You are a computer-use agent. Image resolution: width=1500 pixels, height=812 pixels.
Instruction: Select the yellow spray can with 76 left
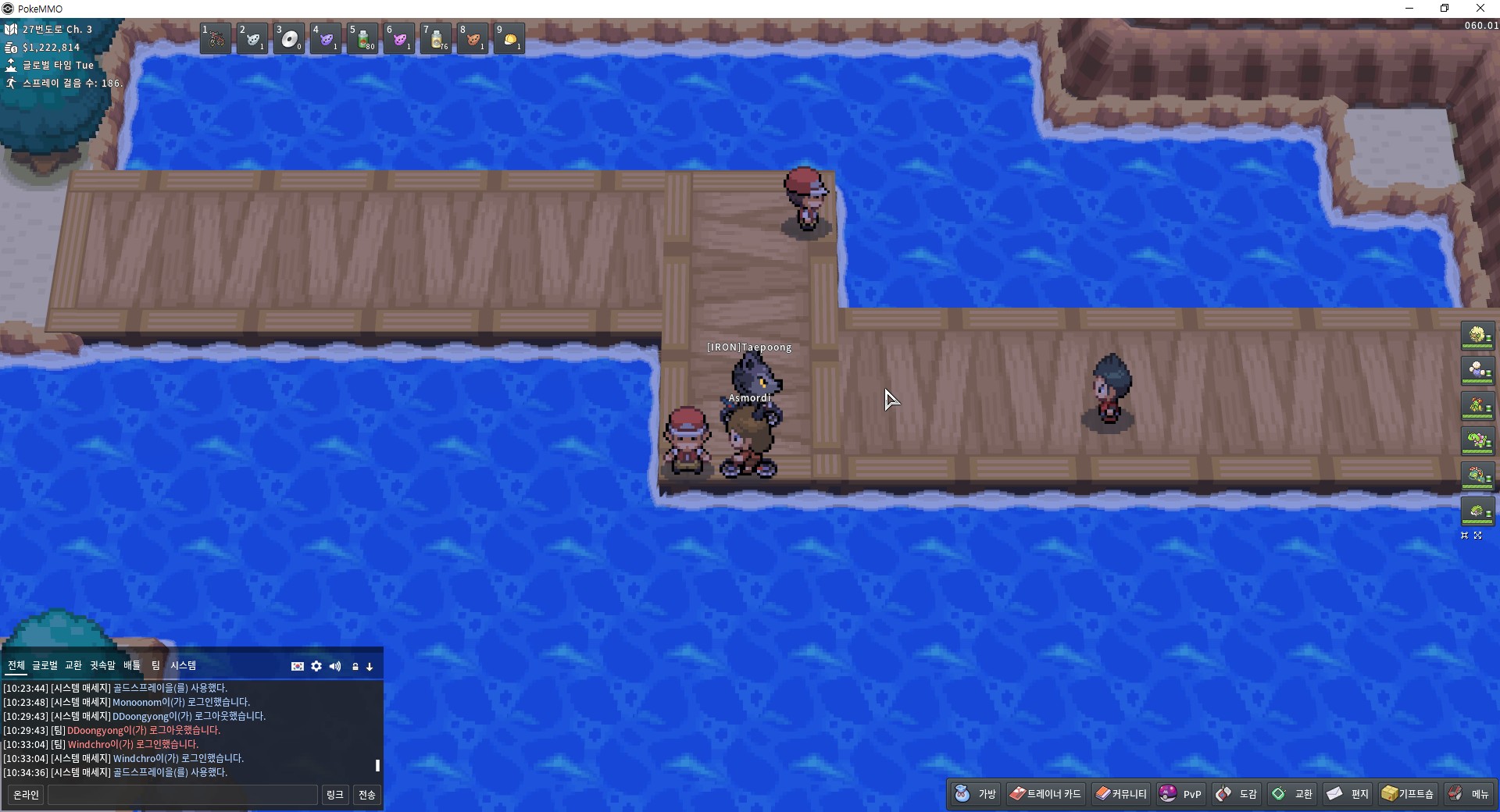[x=436, y=38]
